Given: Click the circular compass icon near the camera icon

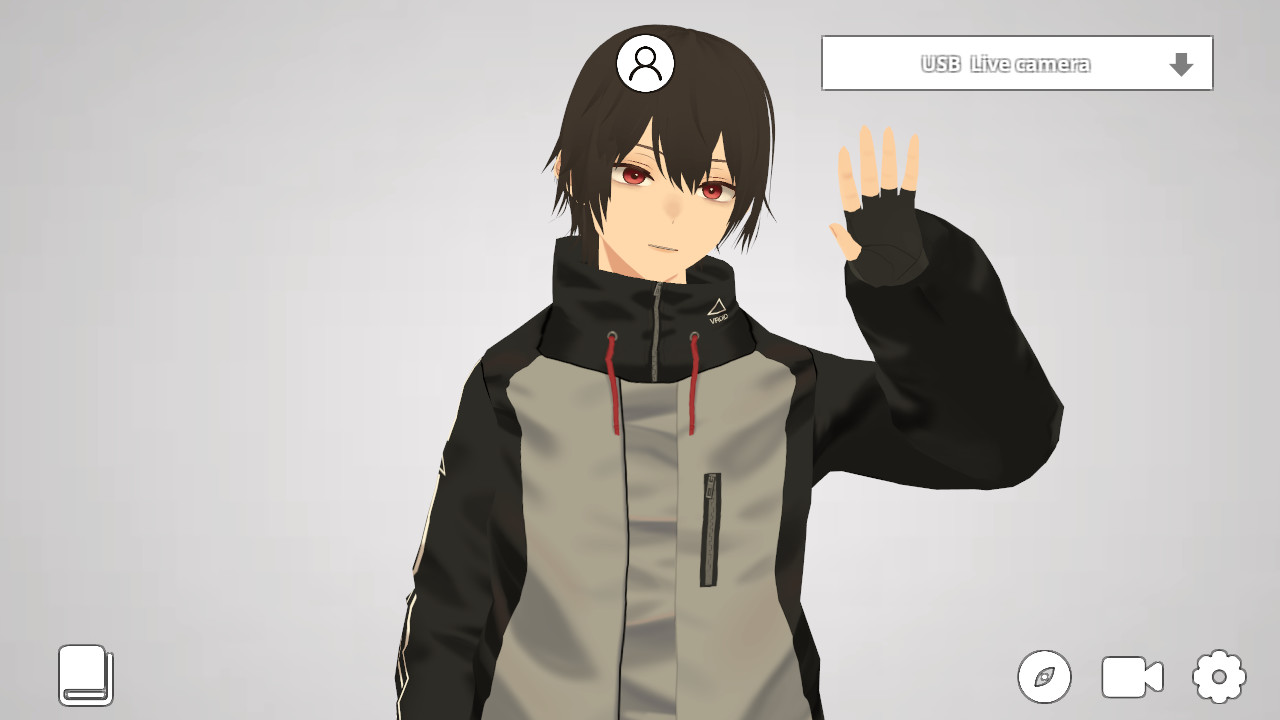Looking at the screenshot, I should [1044, 676].
